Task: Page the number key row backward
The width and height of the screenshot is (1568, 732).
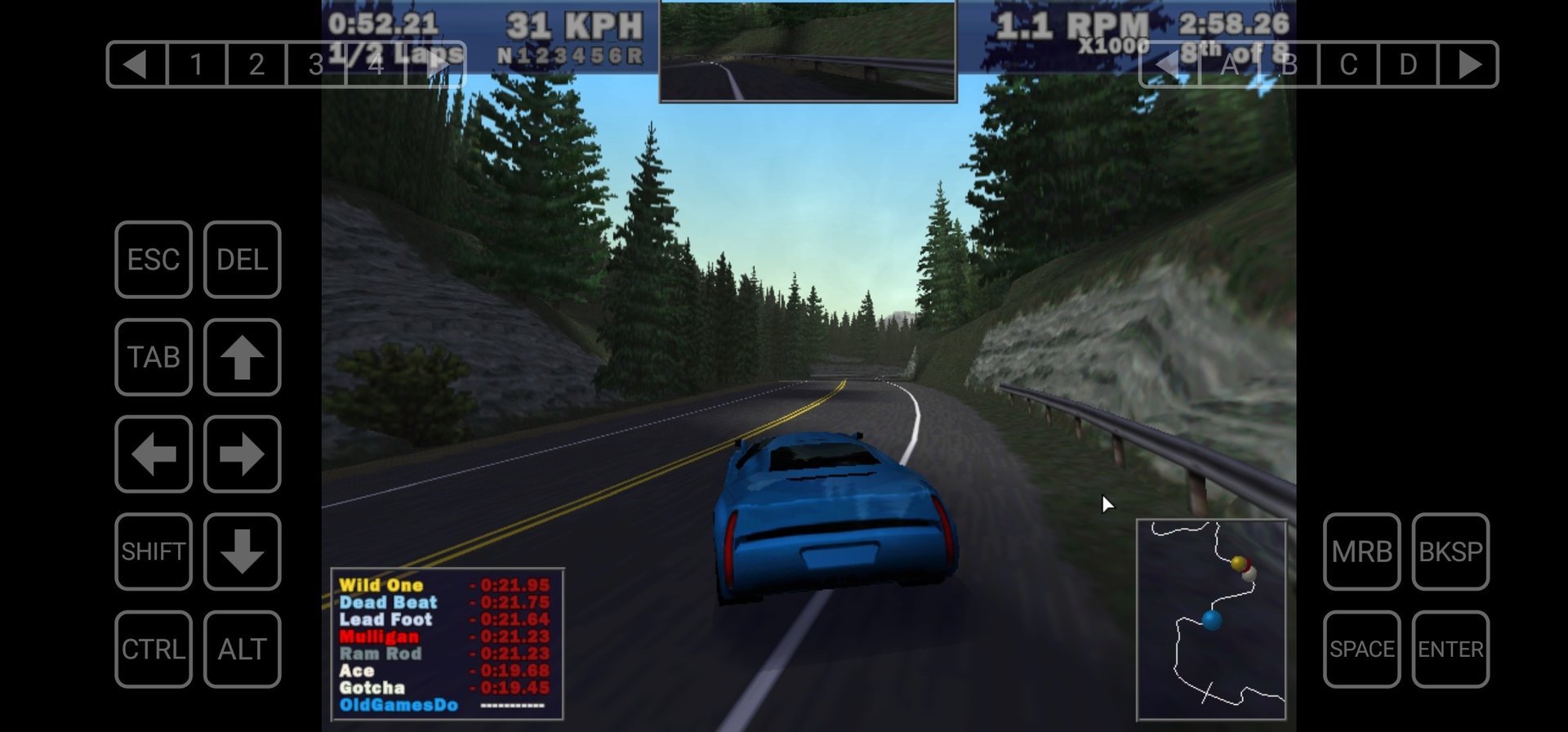Action: point(136,64)
